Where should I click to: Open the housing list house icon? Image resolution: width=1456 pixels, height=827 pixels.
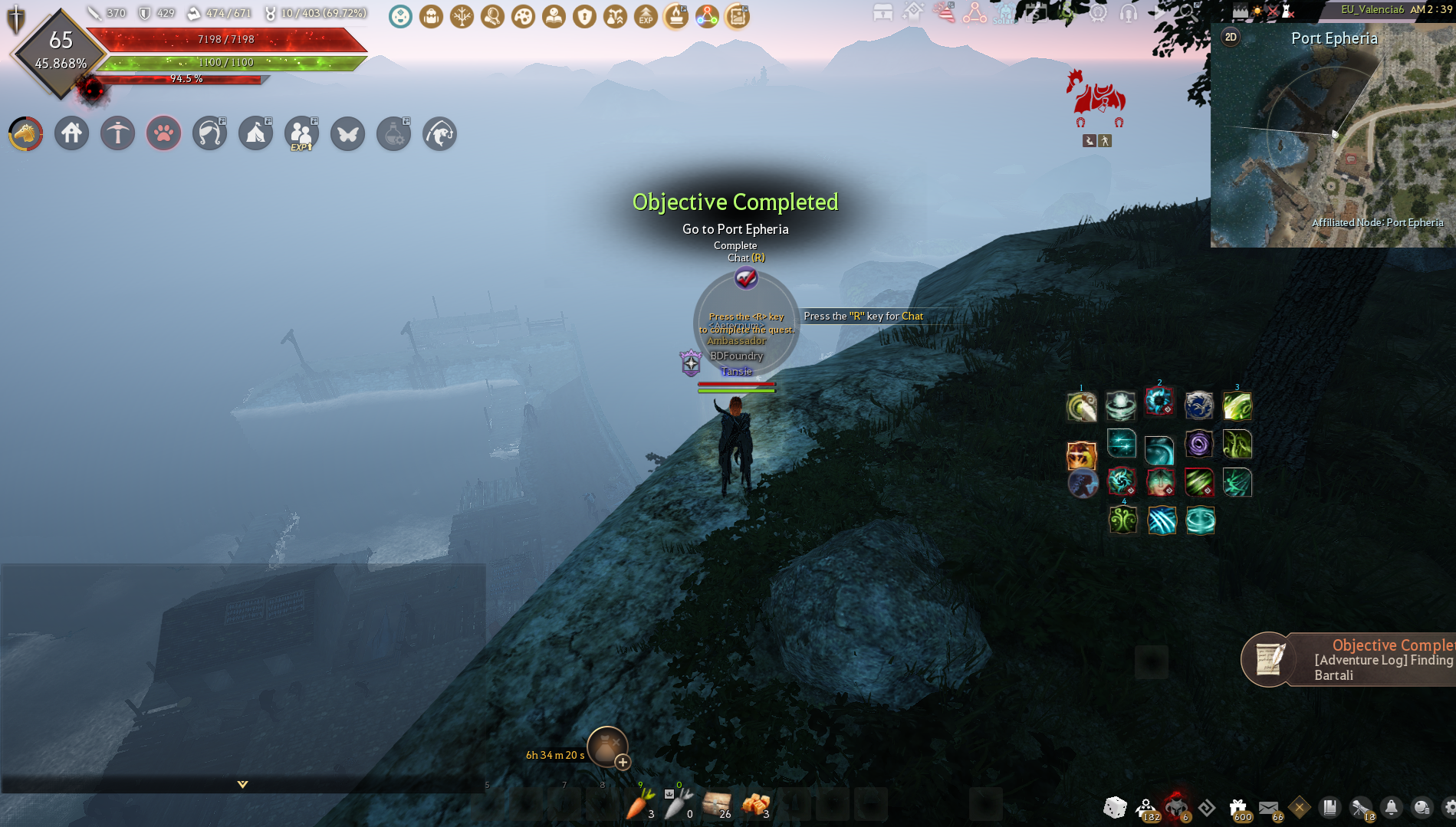point(72,134)
